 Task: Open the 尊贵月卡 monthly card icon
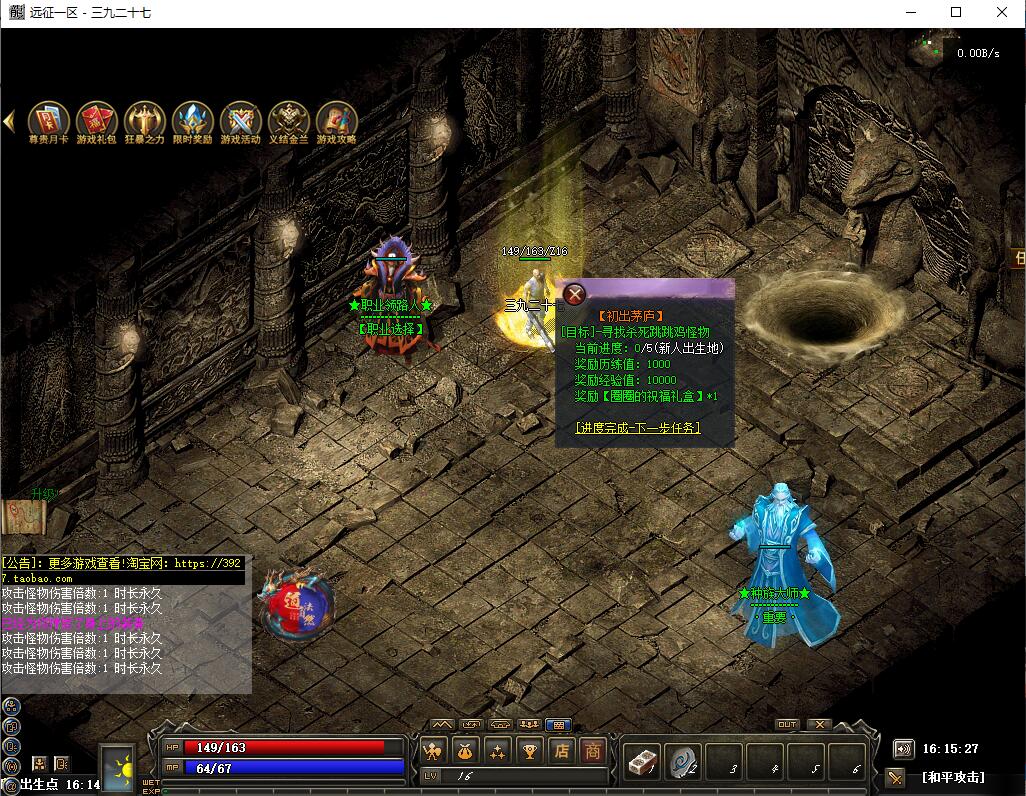[x=48, y=120]
